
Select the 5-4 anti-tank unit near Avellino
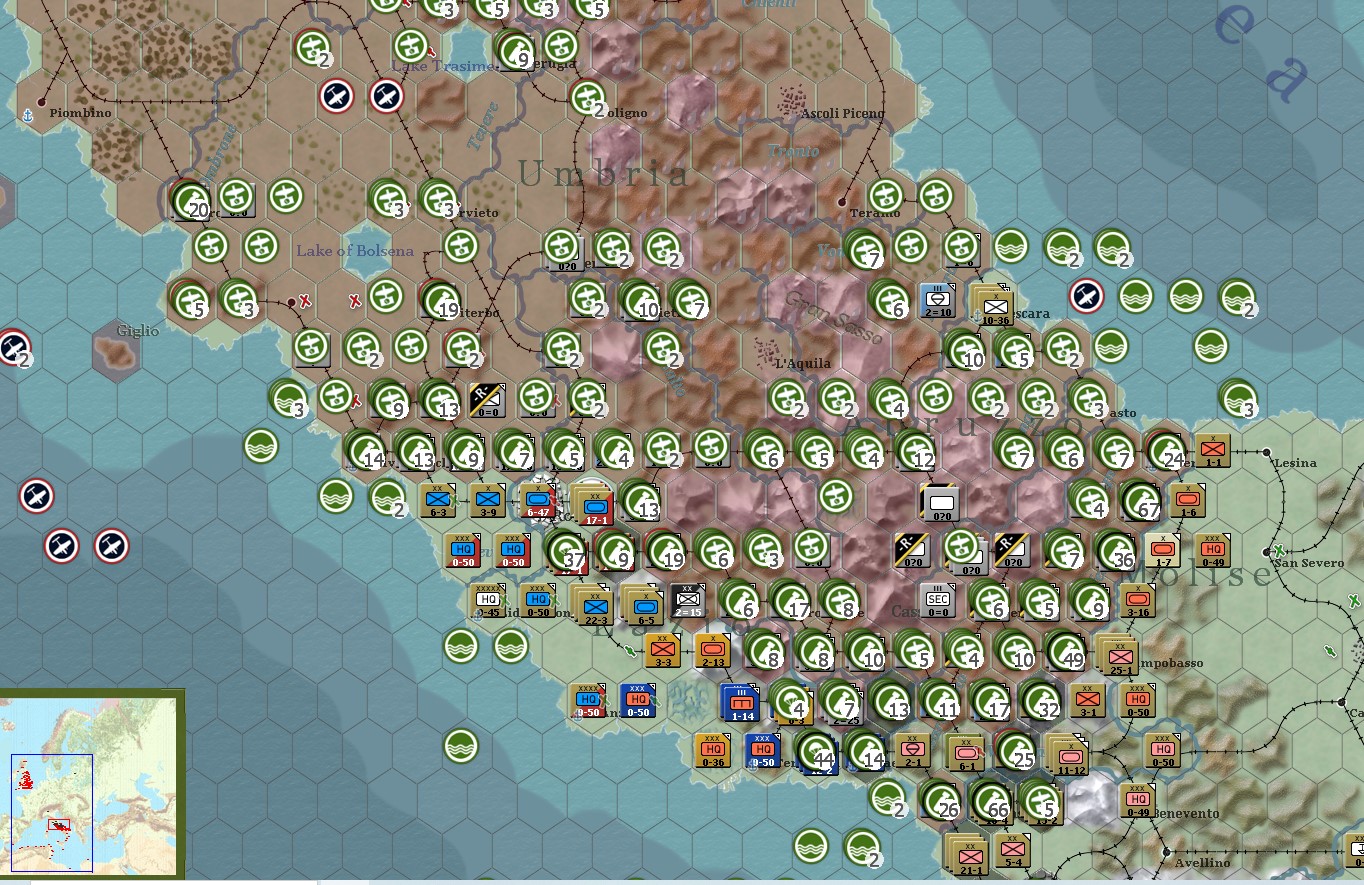(1013, 852)
